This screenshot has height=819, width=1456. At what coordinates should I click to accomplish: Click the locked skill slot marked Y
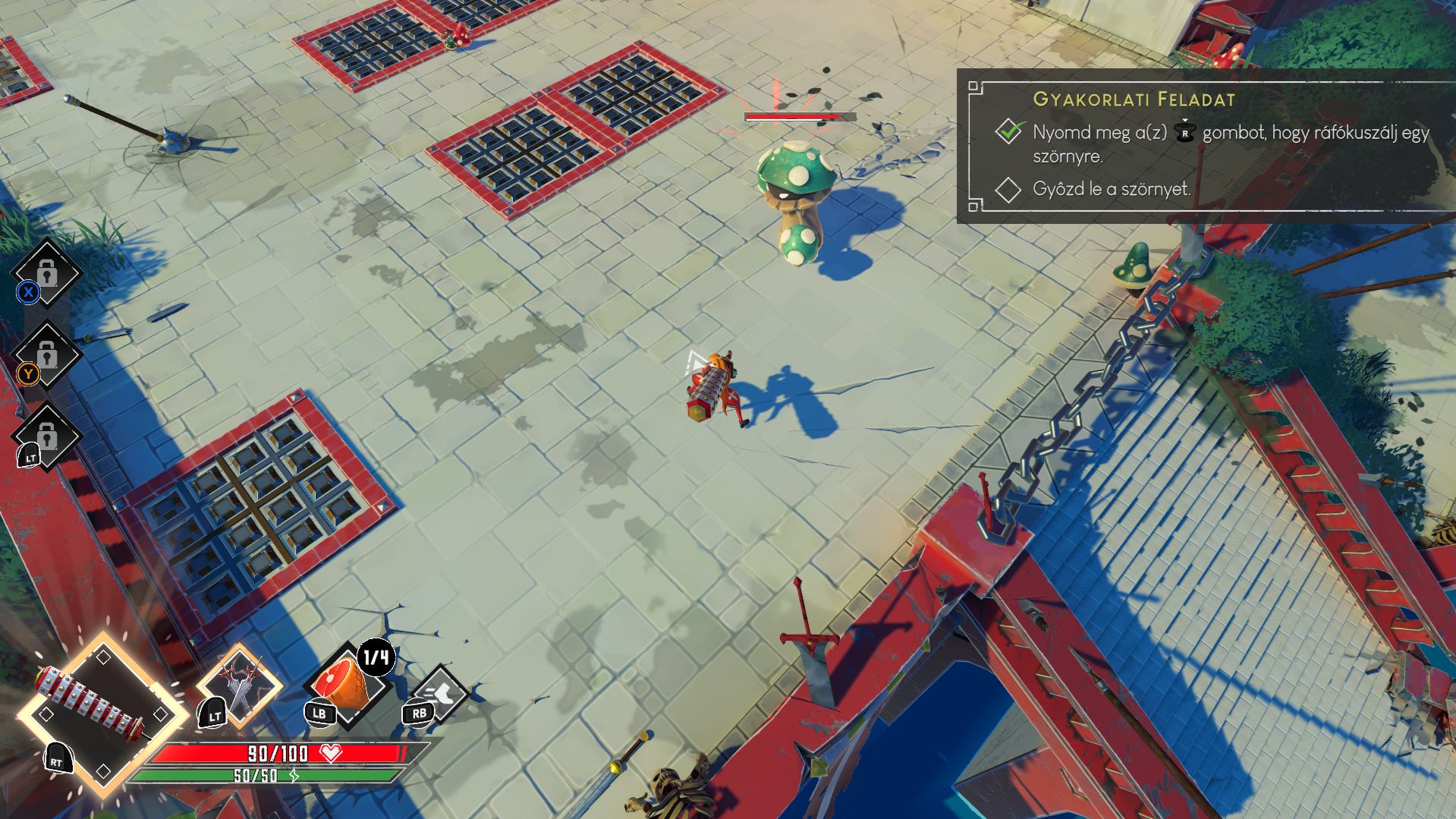(46, 355)
